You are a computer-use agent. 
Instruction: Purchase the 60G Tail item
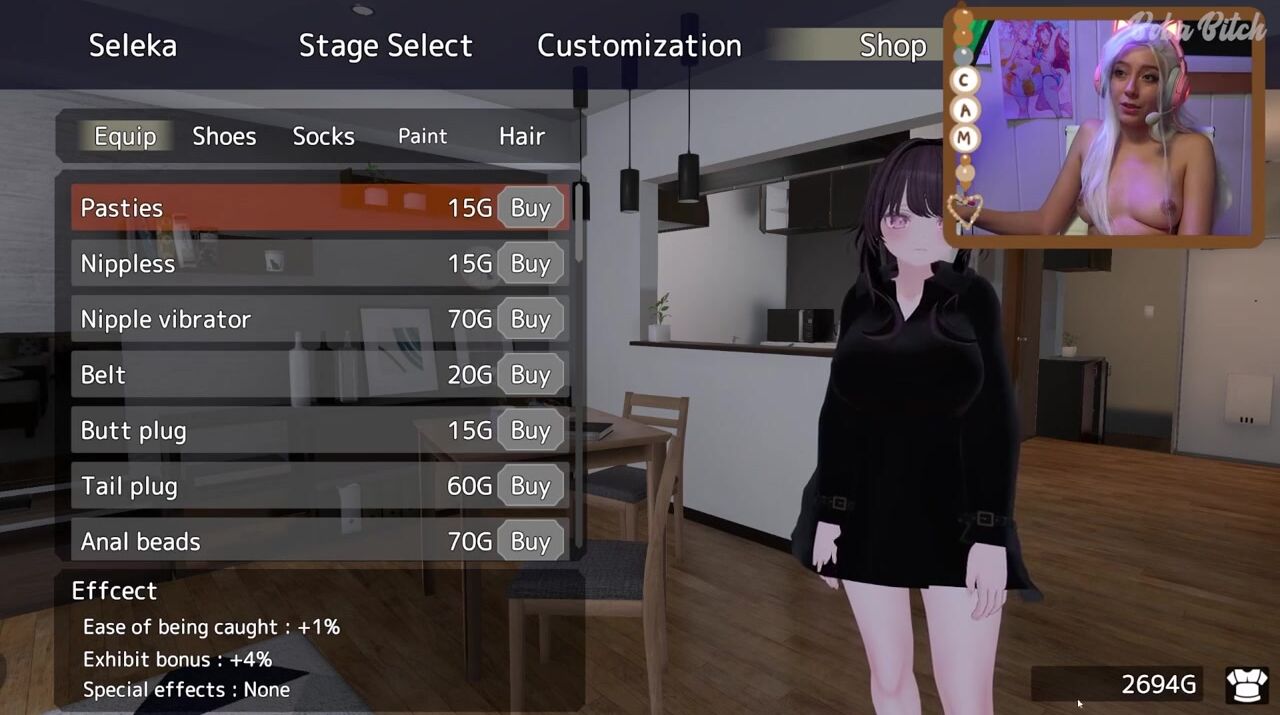tap(530, 486)
